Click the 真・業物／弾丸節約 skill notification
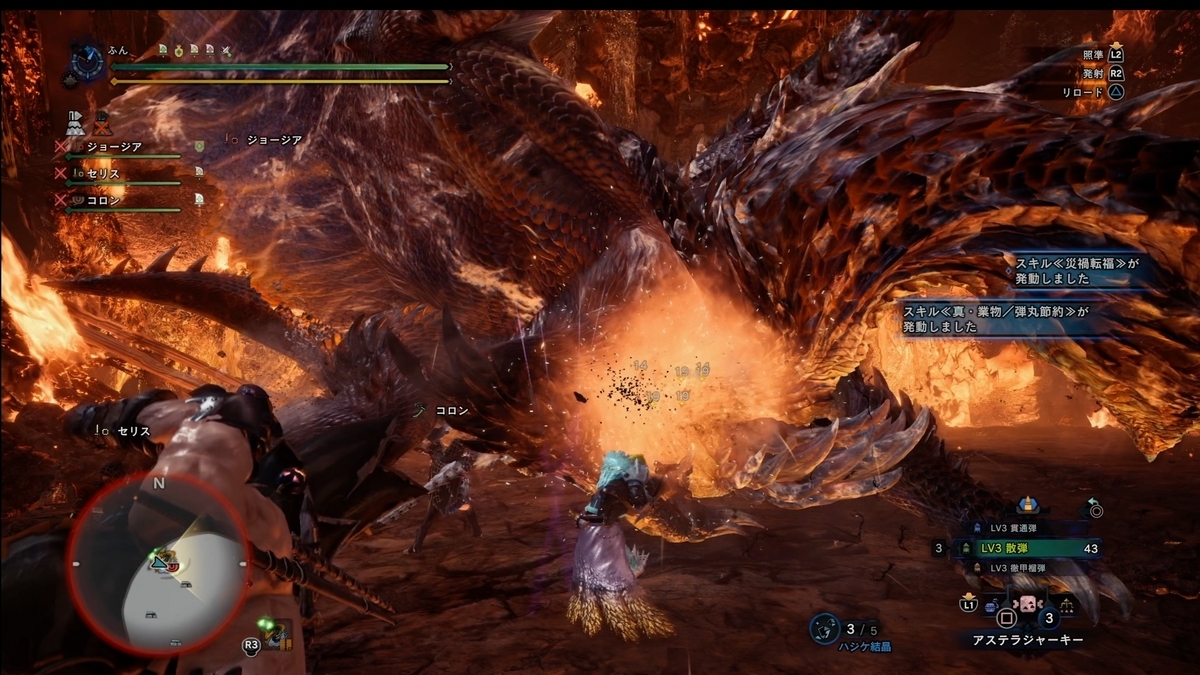This screenshot has height=675, width=1200. [x=1010, y=320]
